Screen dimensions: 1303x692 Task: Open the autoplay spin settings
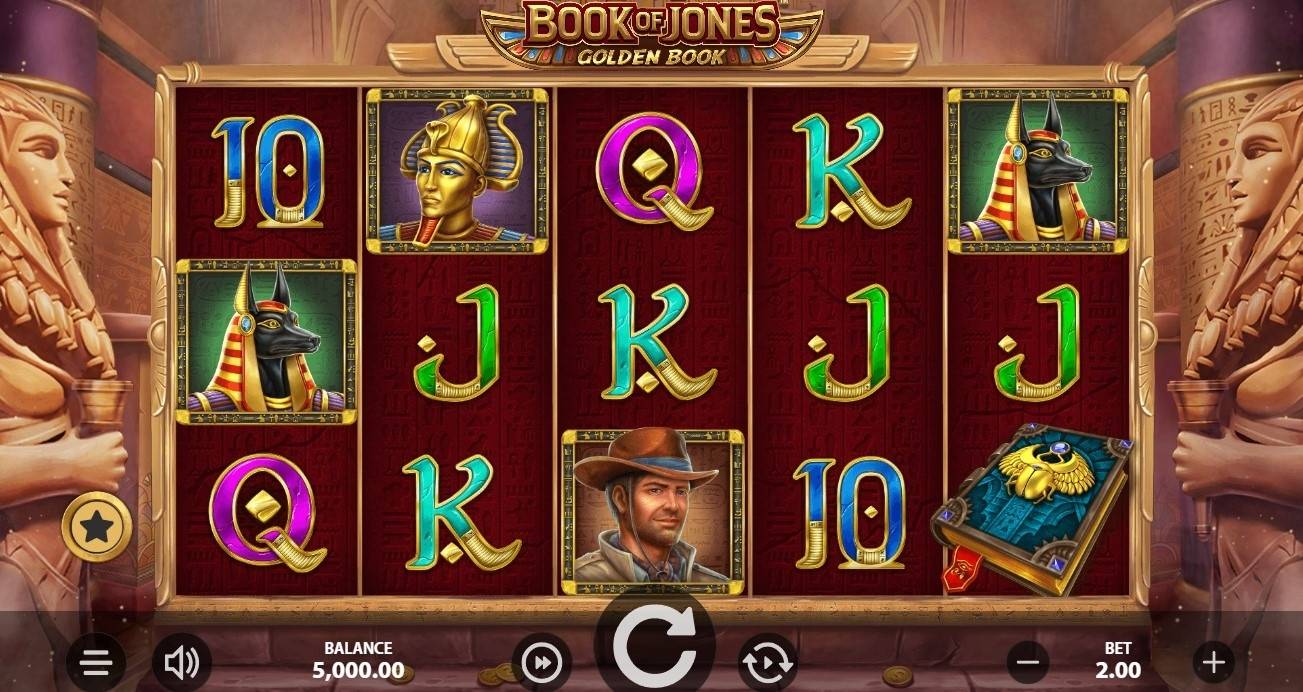pyautogui.click(x=767, y=662)
